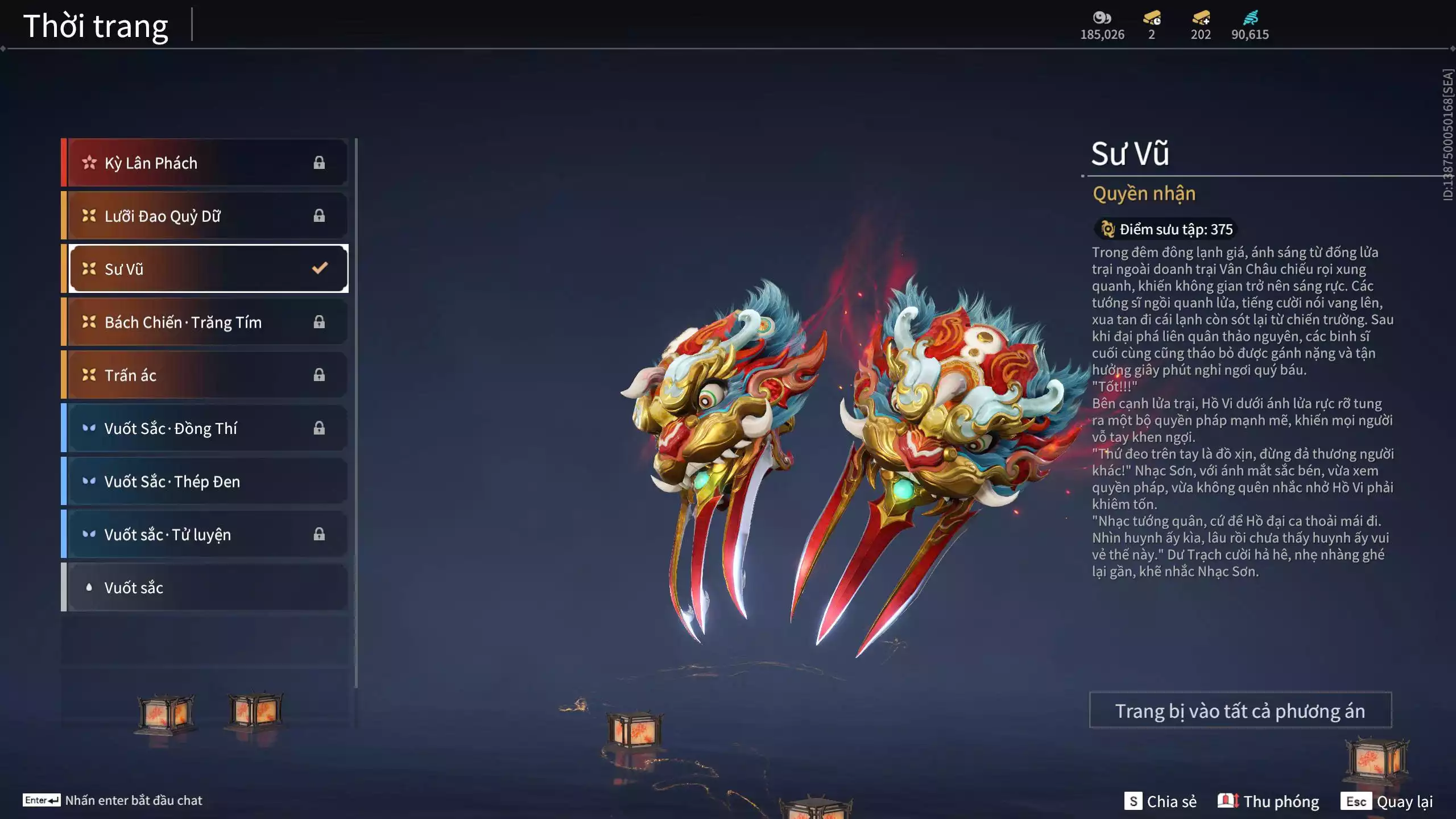Select the basic Vuốt sắc skin

[205, 588]
